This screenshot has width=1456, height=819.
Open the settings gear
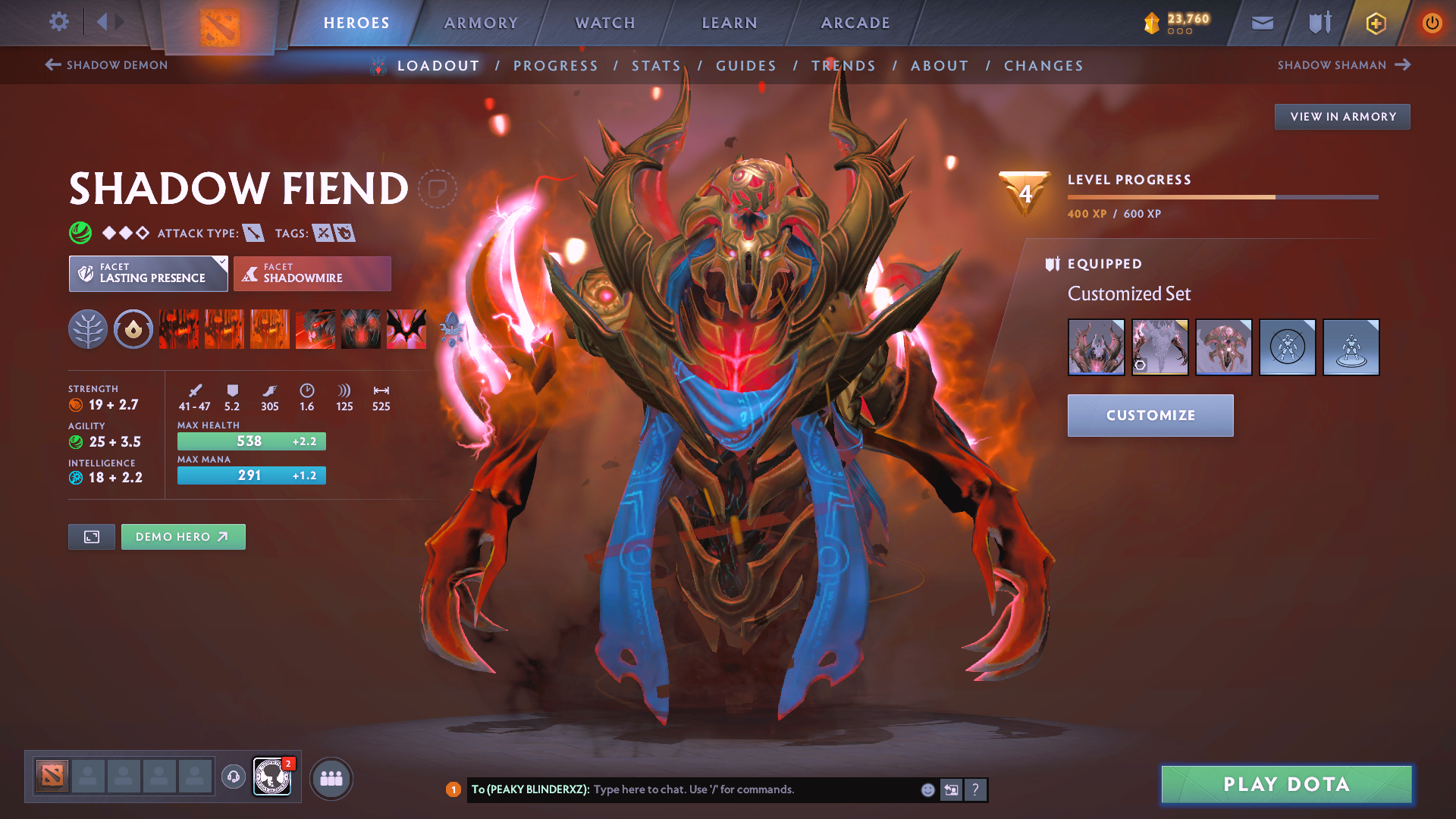58,22
